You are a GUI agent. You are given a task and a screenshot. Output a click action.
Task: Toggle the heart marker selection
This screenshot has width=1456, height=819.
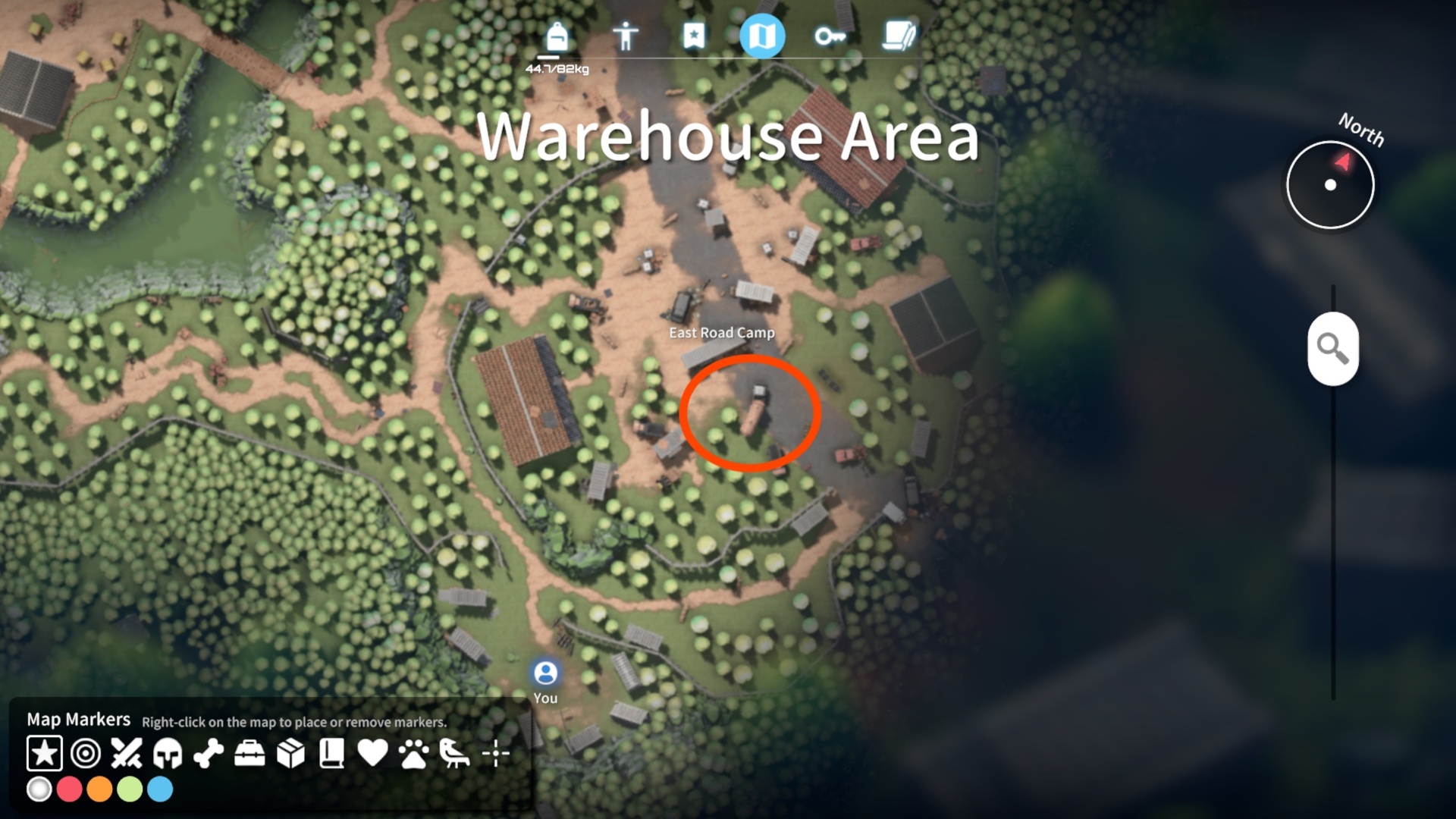point(372,753)
